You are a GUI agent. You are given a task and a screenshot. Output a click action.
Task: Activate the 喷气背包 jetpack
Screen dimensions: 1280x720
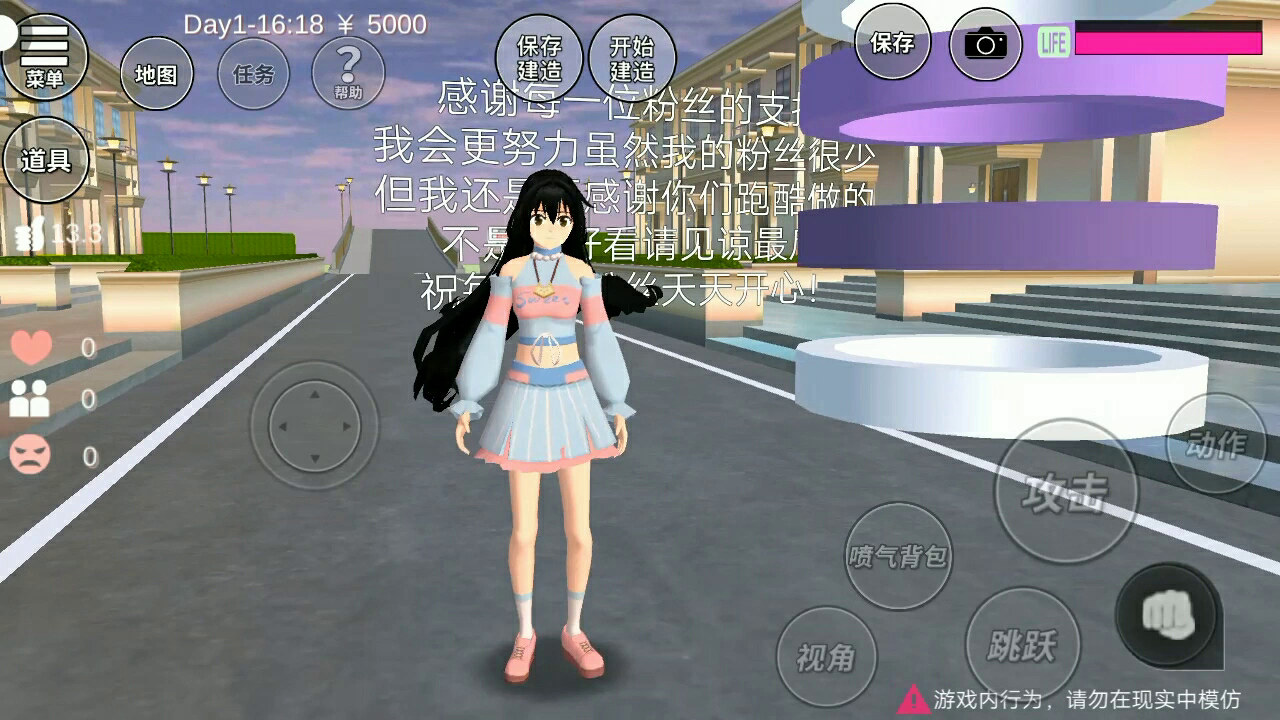(x=898, y=556)
